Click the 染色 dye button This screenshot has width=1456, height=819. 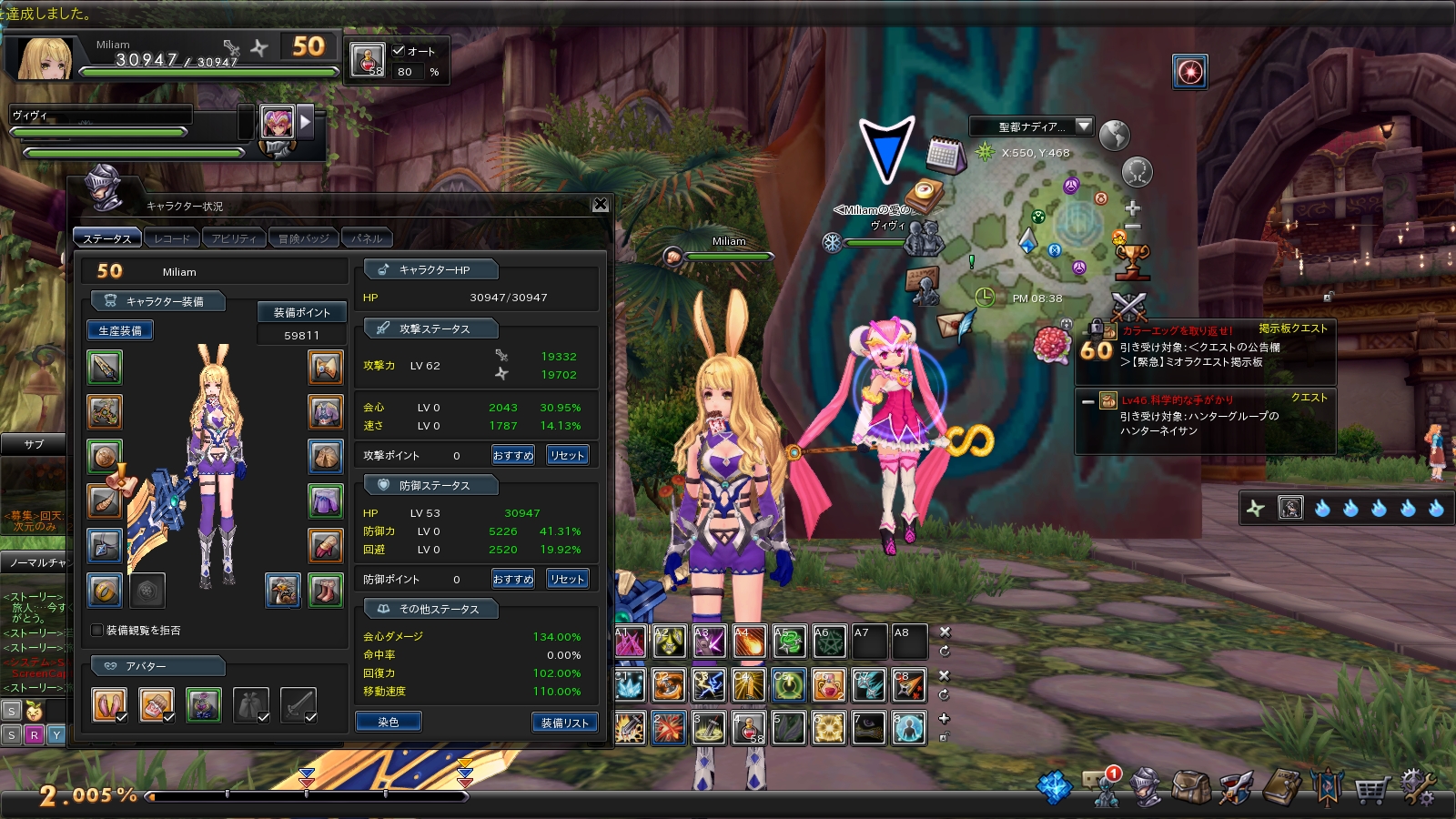click(389, 722)
